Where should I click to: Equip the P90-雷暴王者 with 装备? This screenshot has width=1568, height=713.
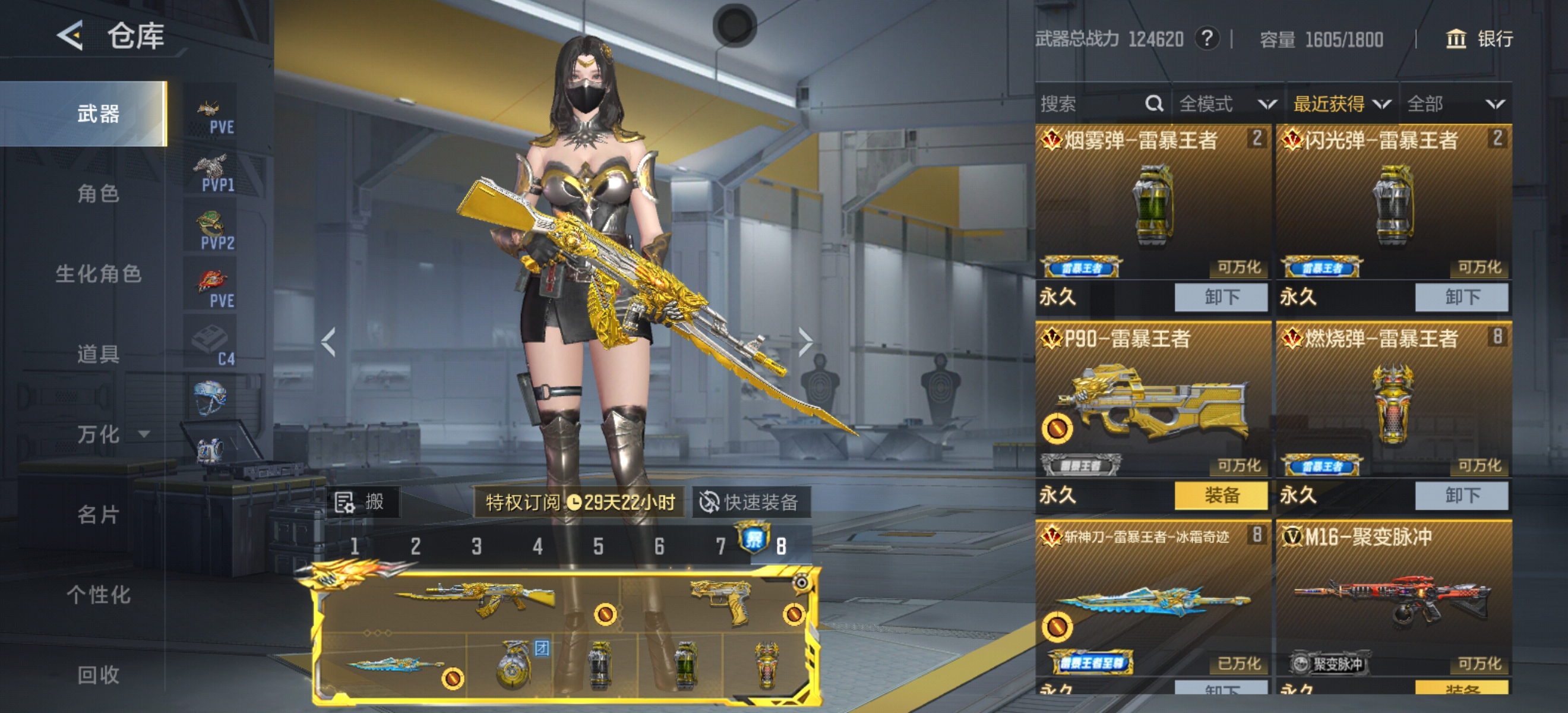point(1221,495)
